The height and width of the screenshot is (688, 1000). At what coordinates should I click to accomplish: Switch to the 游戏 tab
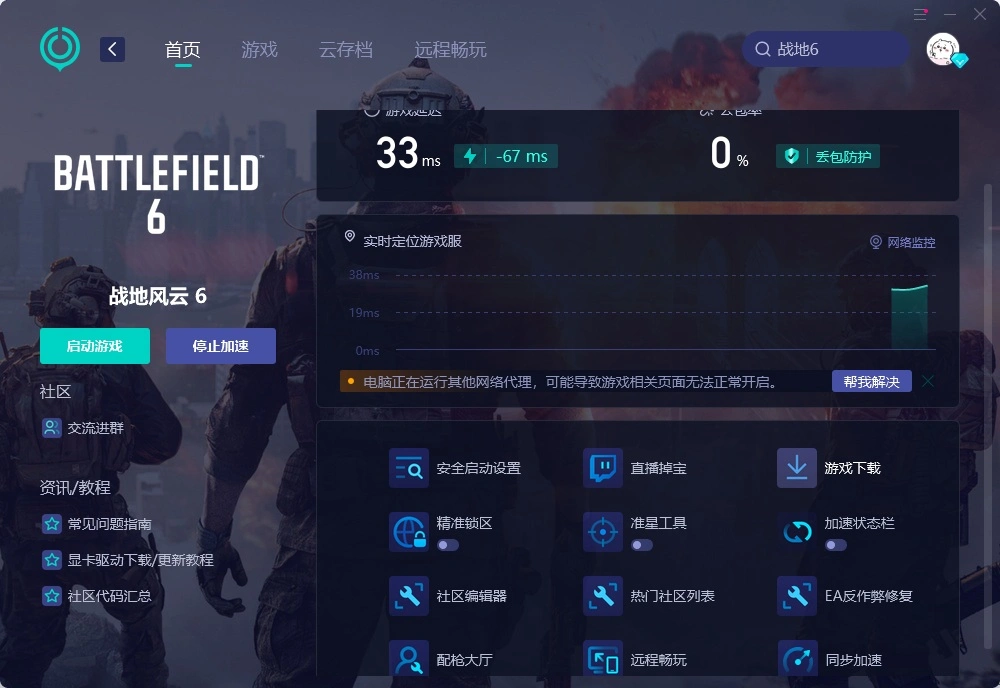pos(259,49)
